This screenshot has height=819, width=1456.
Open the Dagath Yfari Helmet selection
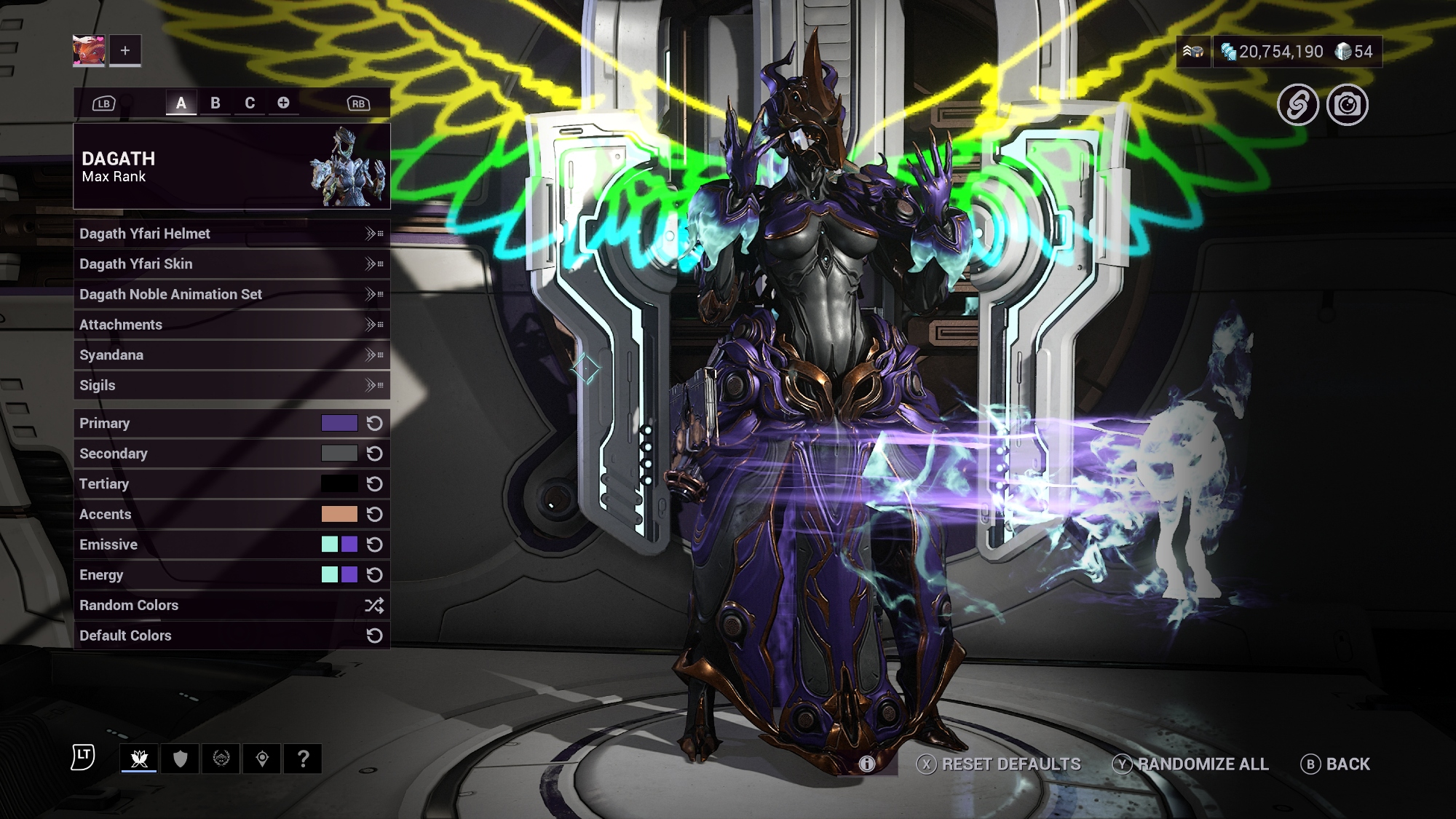tap(232, 234)
